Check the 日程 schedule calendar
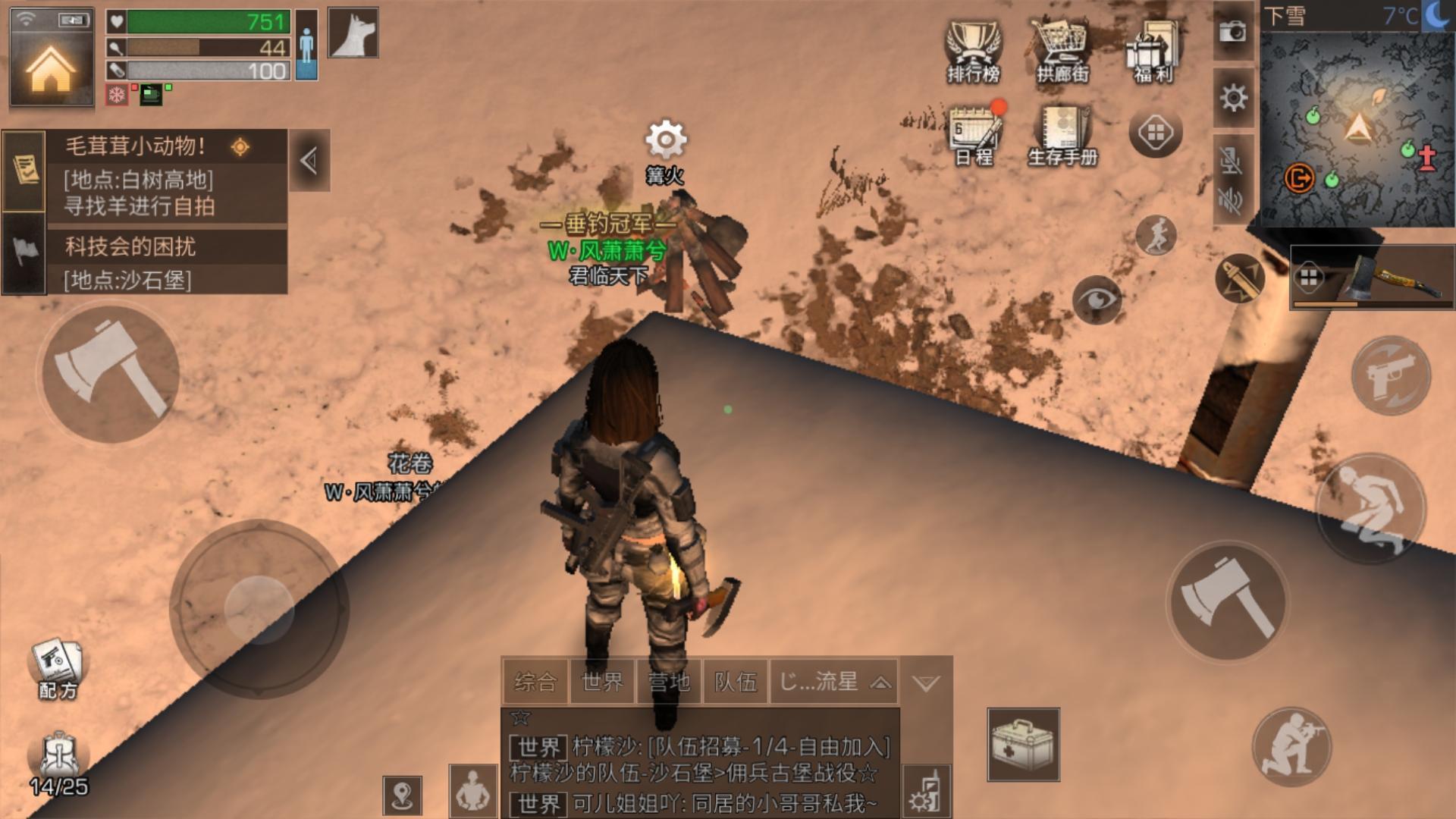 975,134
